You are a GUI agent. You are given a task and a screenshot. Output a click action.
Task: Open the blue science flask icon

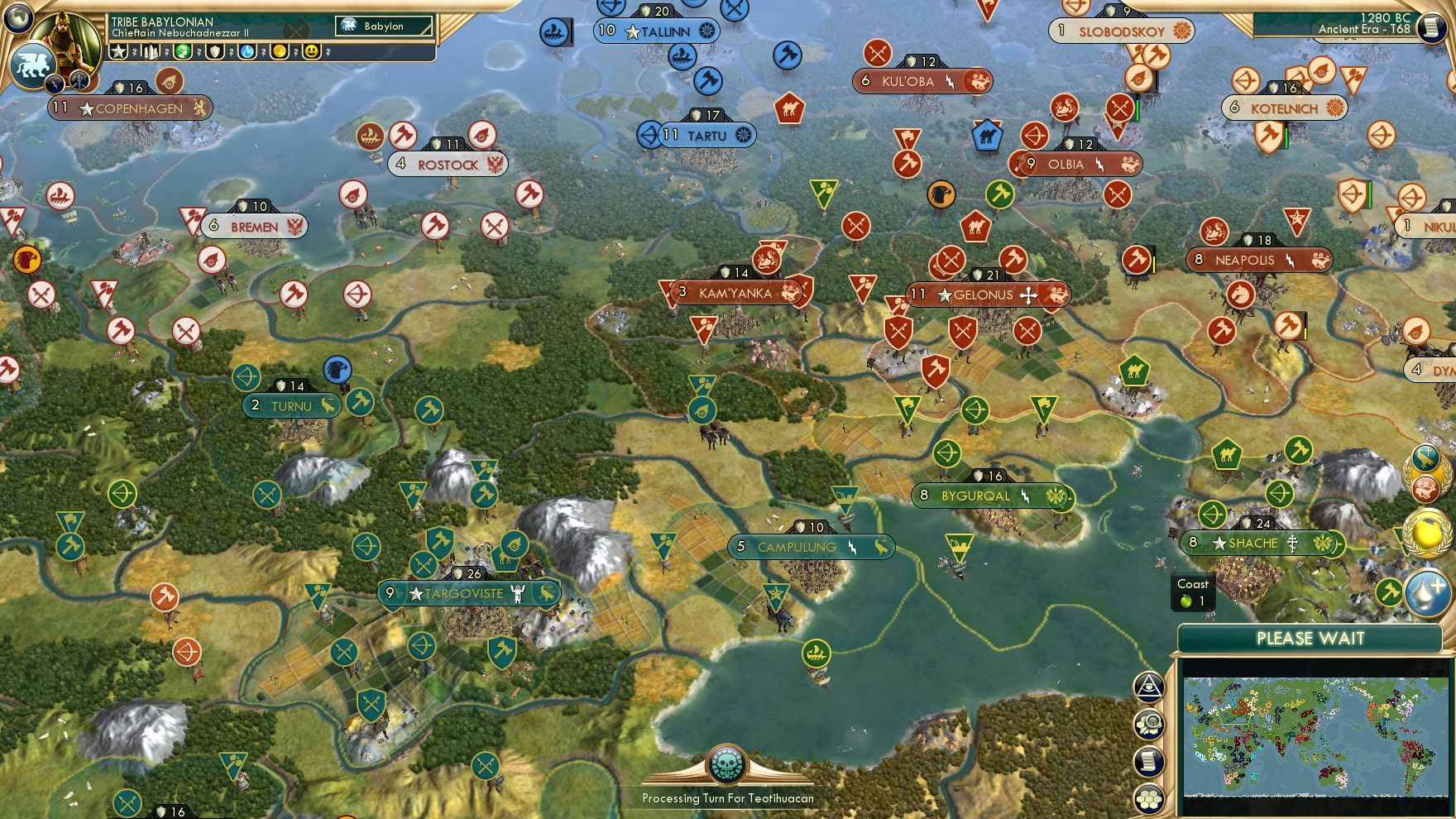pyautogui.click(x=247, y=52)
